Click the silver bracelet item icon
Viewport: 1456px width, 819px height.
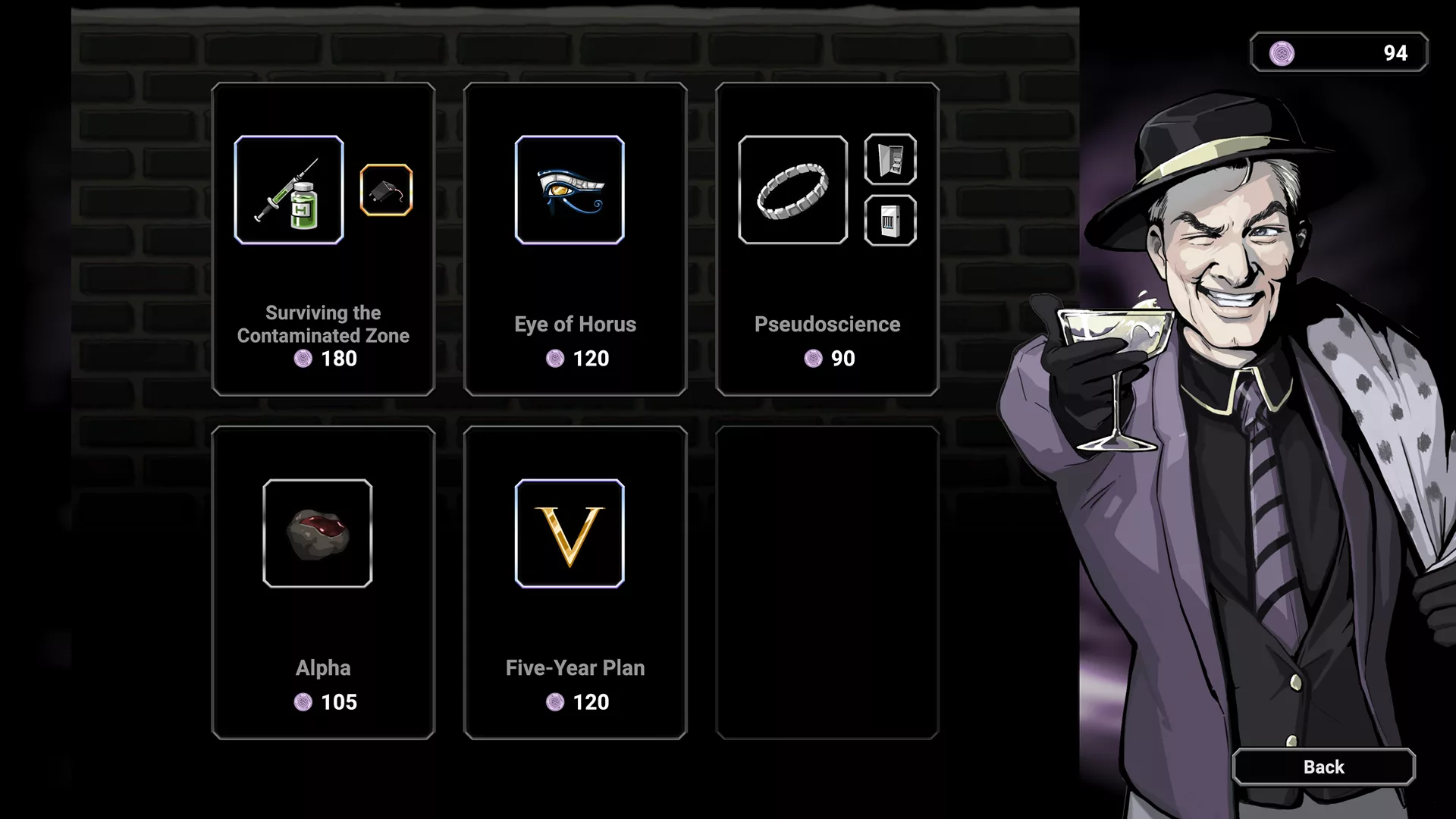pos(792,190)
